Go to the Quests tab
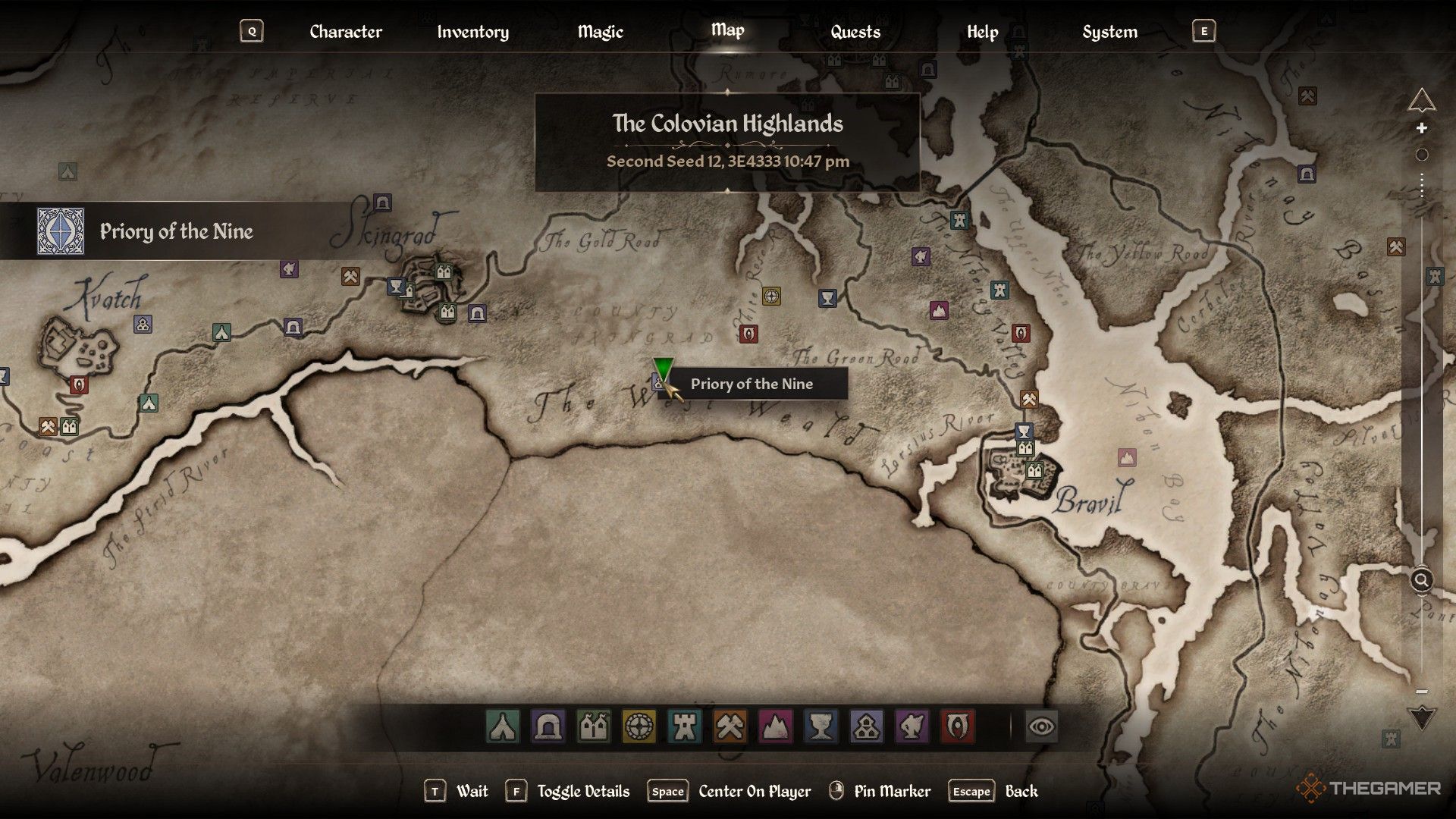 855,32
